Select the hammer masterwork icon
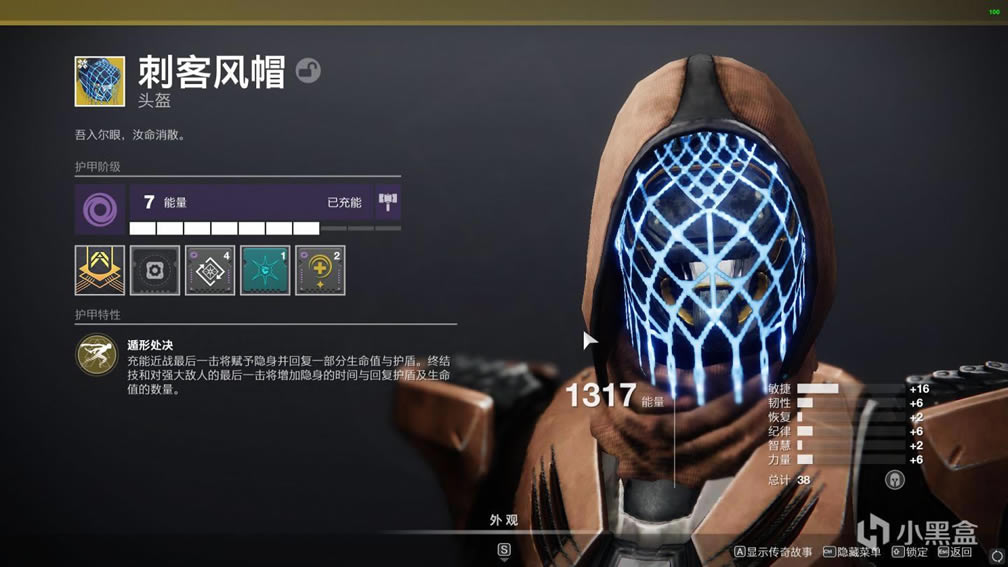Screen dimensions: 1008x567 388,203
